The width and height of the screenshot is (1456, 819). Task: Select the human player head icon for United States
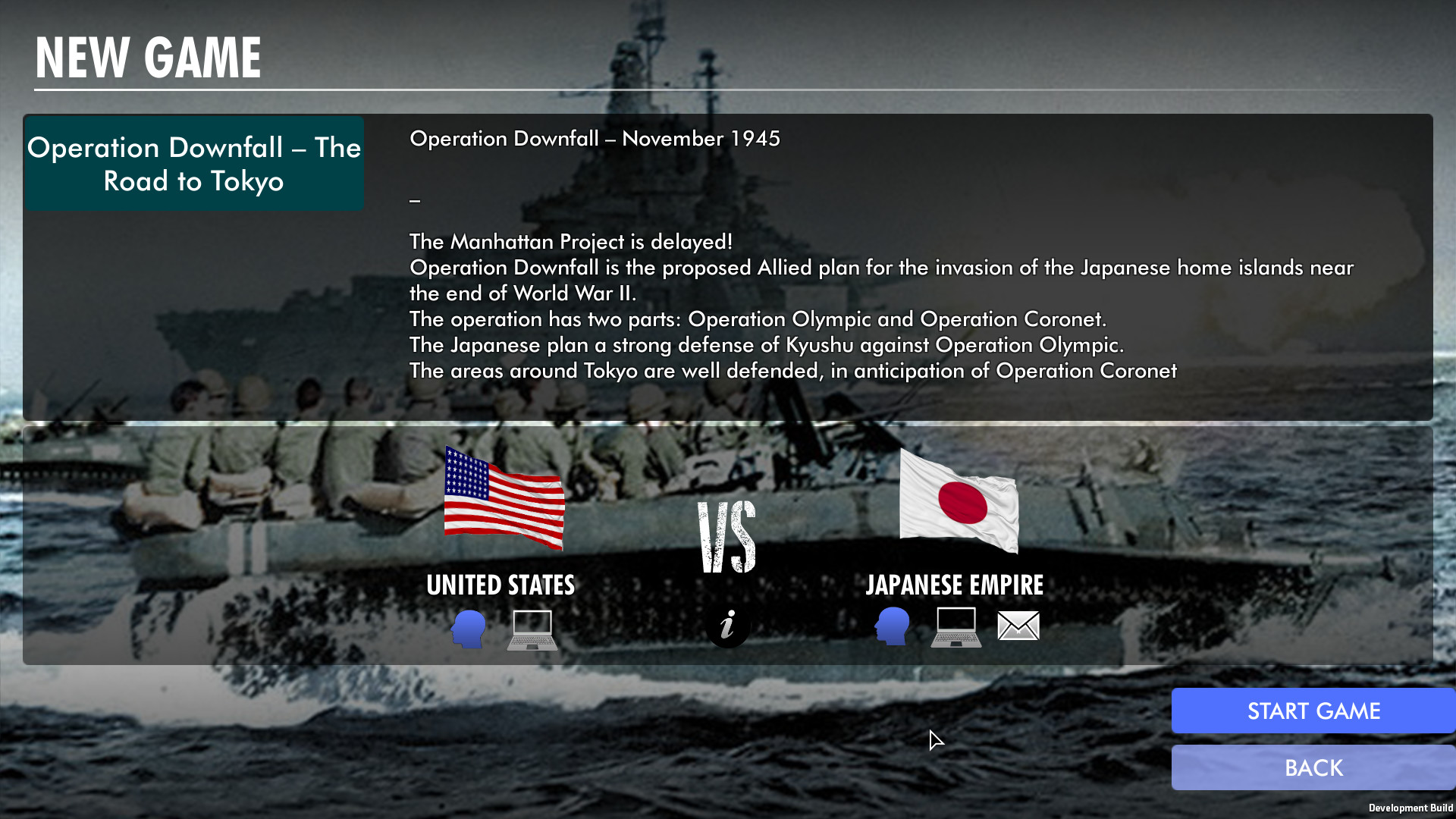point(469,628)
